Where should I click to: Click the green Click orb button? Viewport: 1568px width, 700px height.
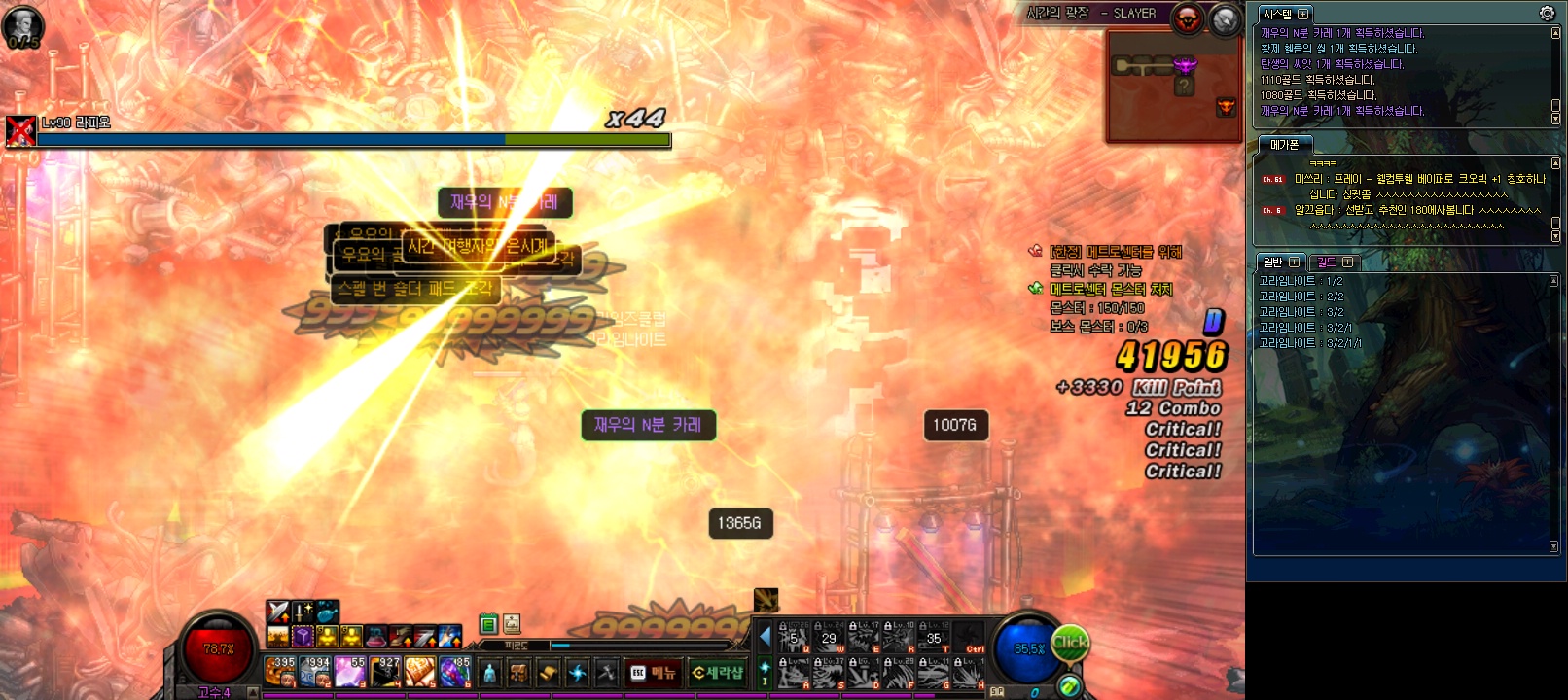click(1070, 643)
